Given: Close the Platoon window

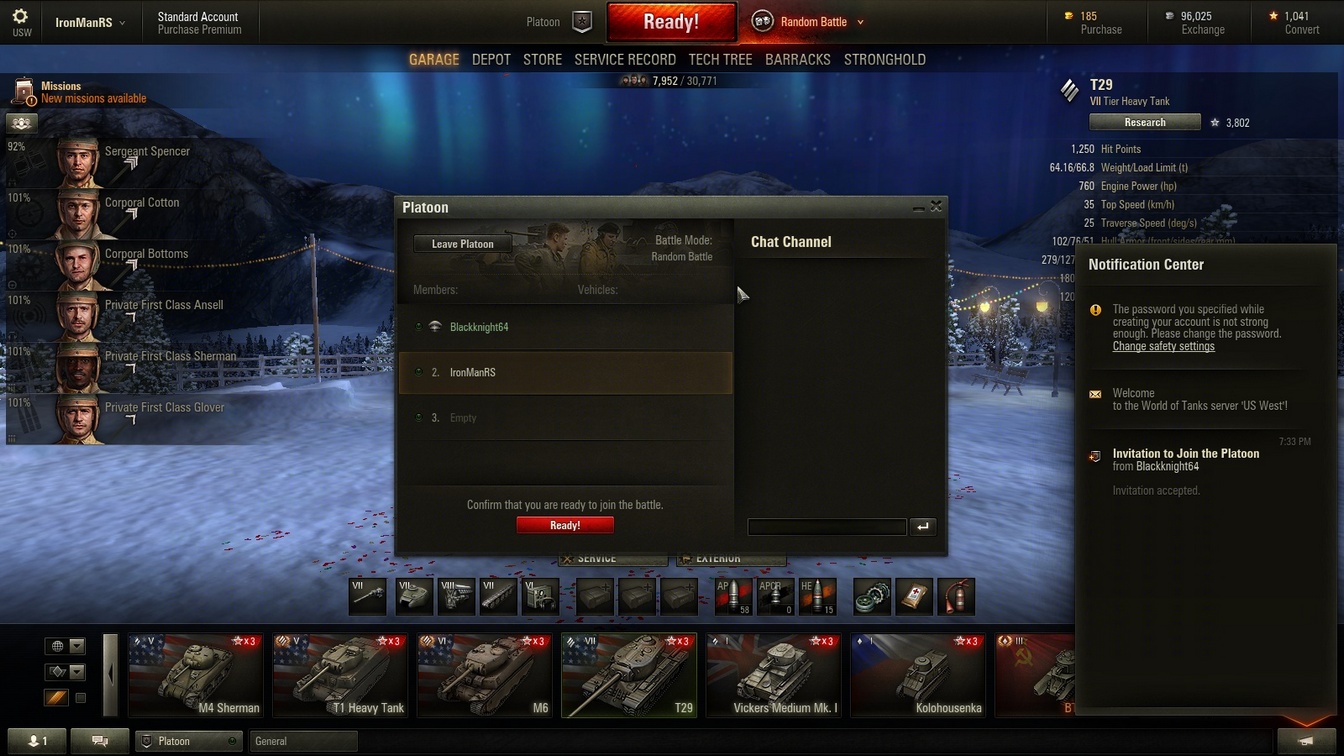Looking at the screenshot, I should click(936, 207).
